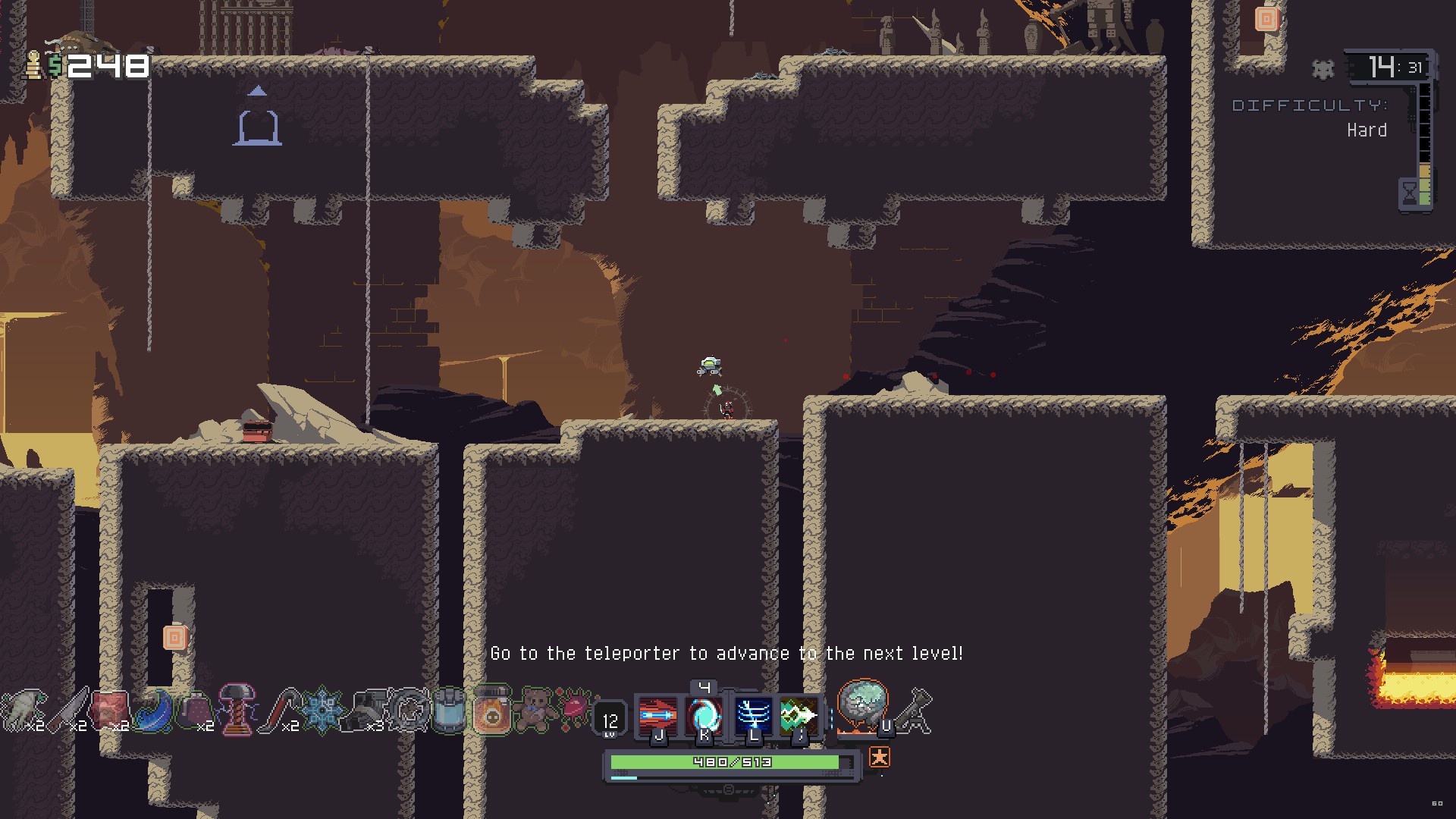Inspect the teddy bear item icon
The height and width of the screenshot is (819, 1456).
534,710
